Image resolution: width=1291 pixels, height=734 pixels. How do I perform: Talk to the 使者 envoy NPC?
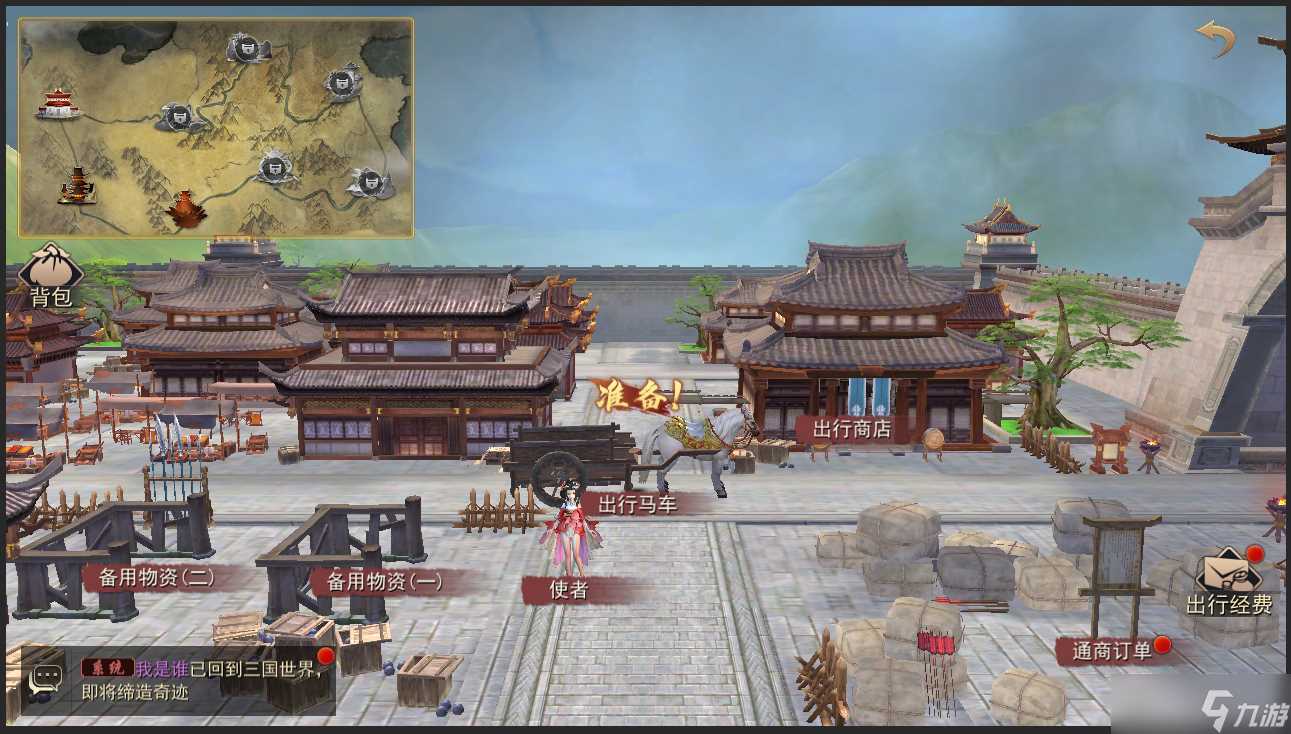tap(566, 590)
